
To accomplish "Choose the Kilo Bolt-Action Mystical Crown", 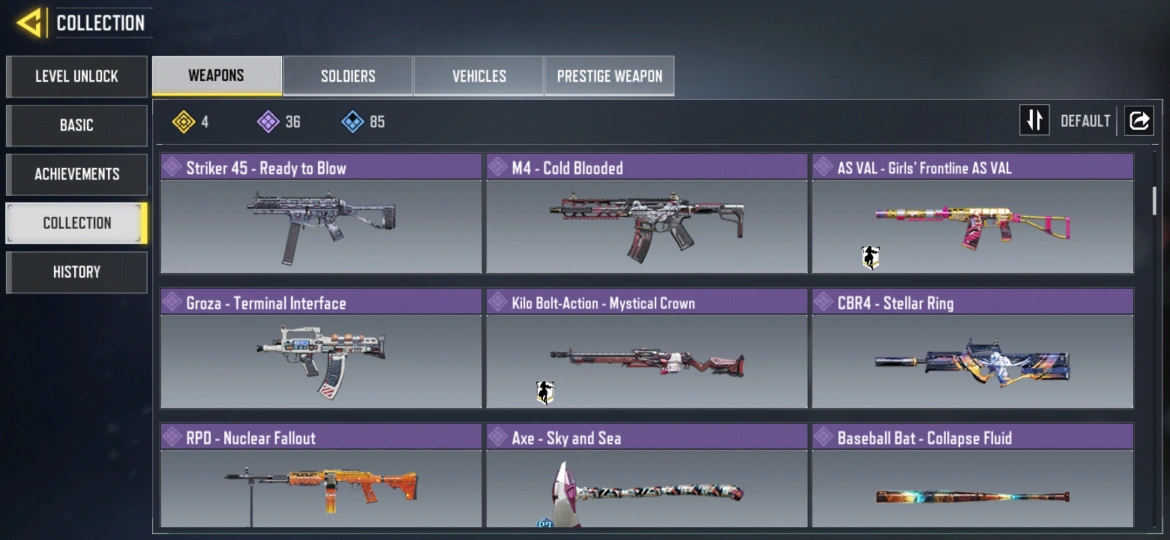I will [646, 349].
